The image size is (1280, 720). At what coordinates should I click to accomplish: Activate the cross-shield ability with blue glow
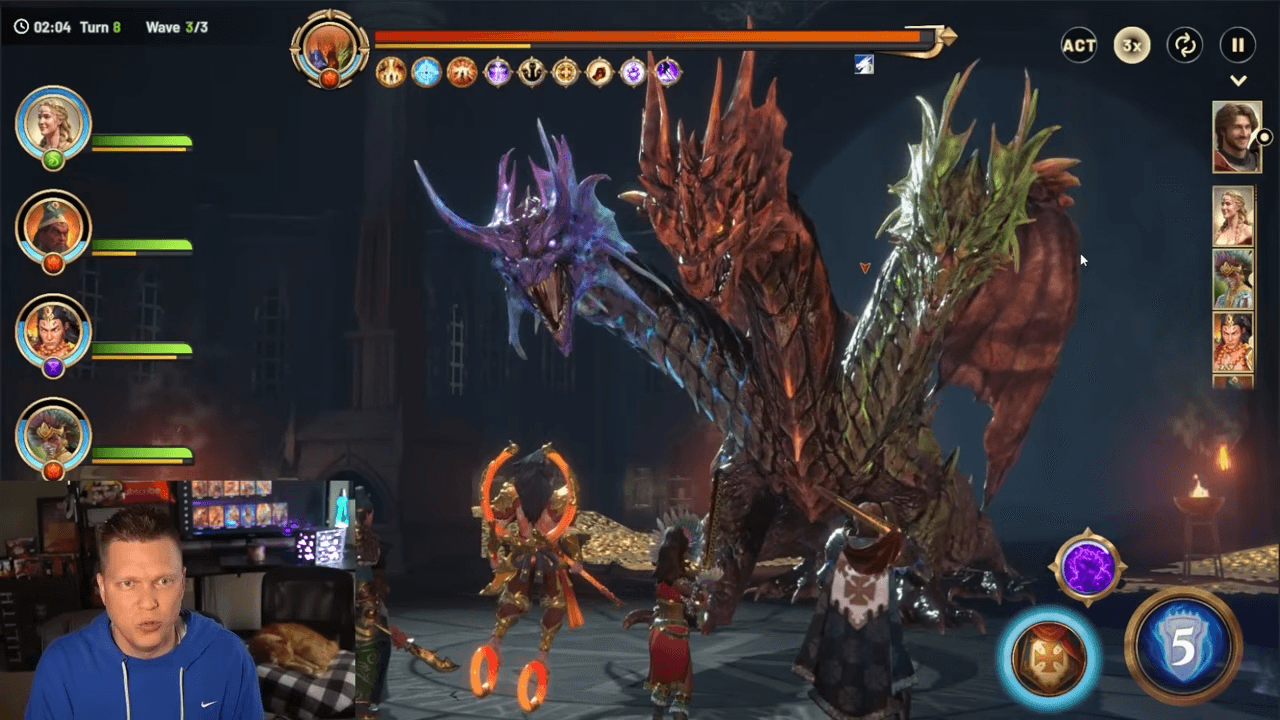point(1049,657)
